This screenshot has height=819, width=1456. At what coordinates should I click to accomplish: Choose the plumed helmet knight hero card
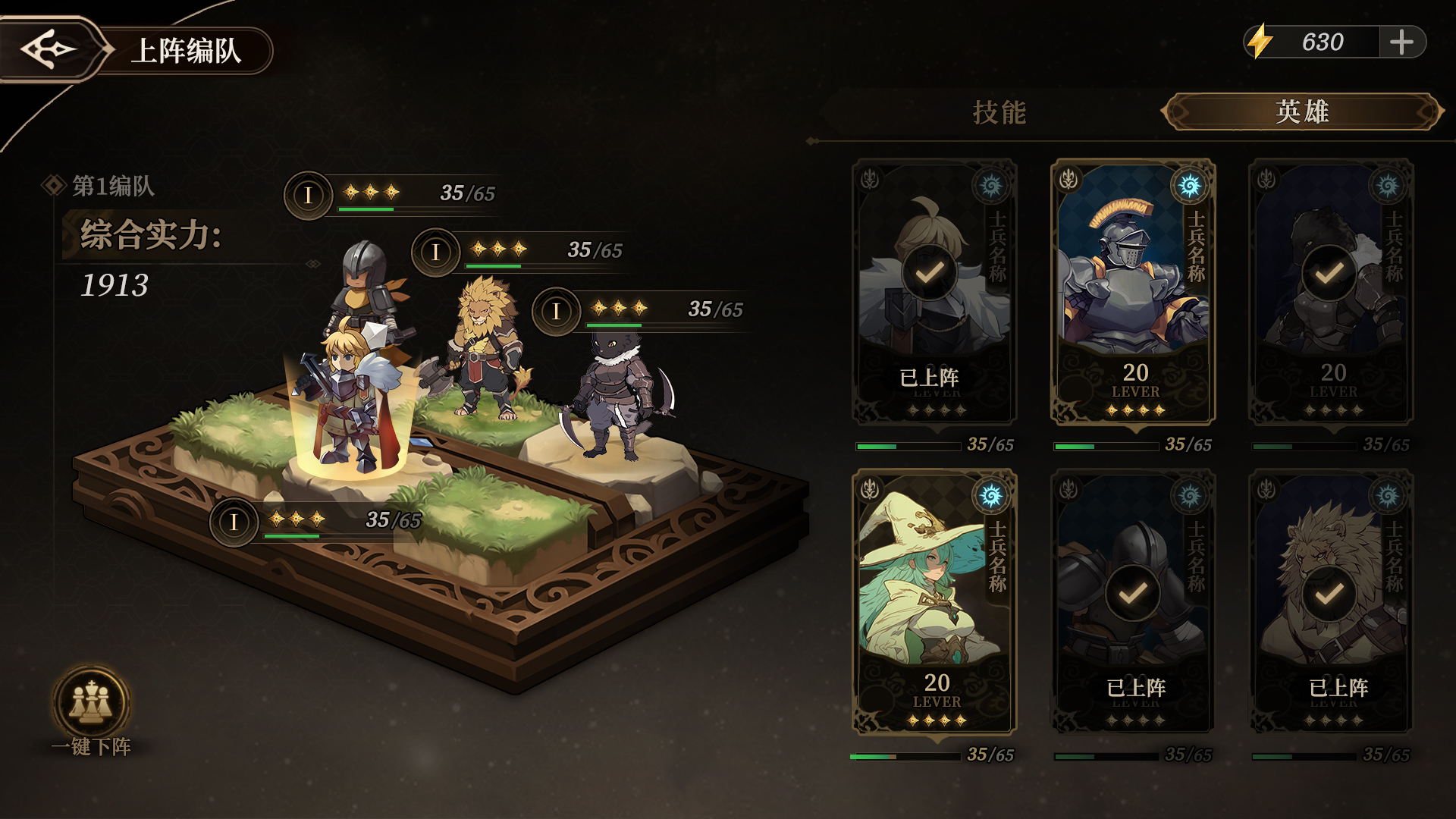tap(1132, 292)
